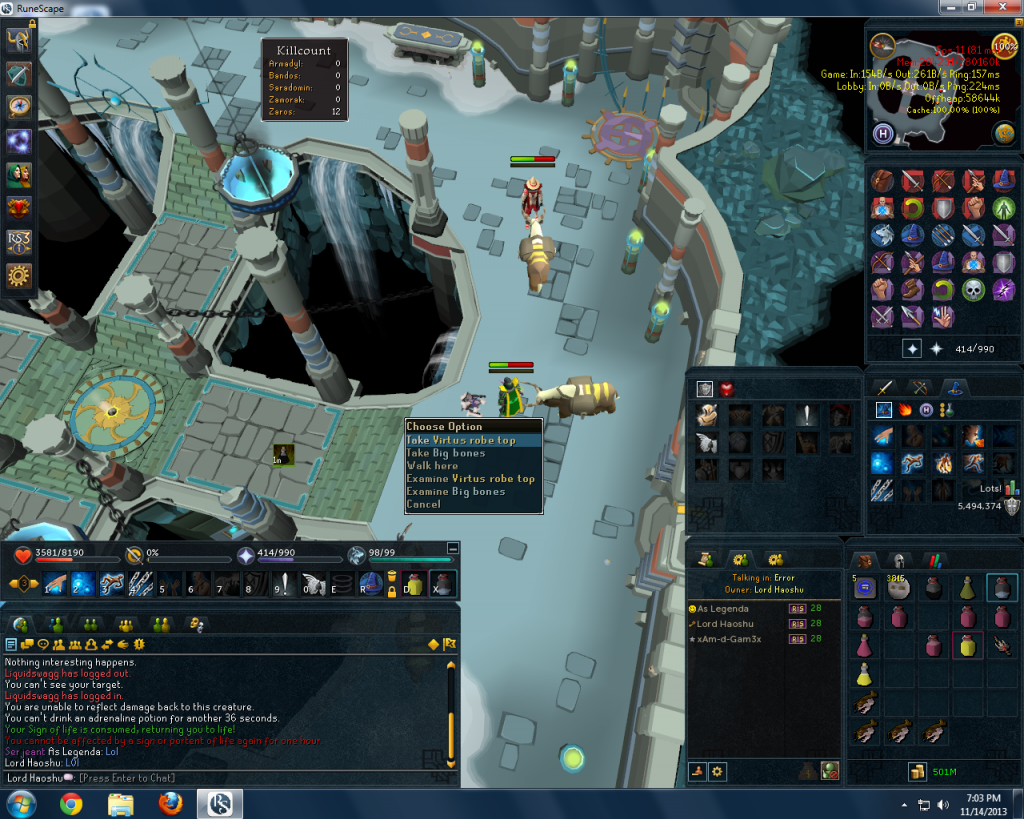Image resolution: width=1024 pixels, height=819 pixels.
Task: Open the settings gear in left ribbon
Action: pos(19,276)
